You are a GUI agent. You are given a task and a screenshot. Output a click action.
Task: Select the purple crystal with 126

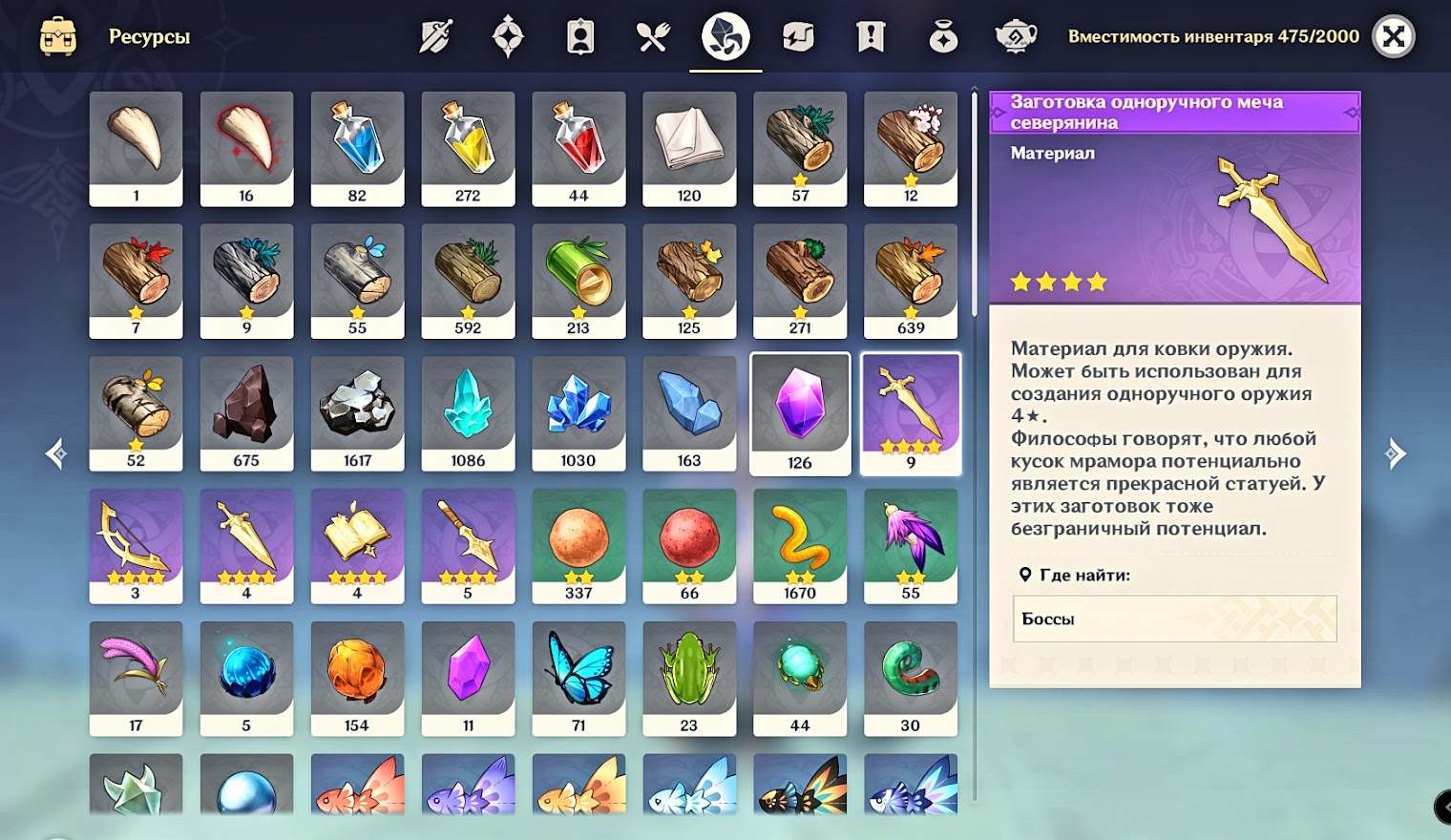tap(800, 412)
